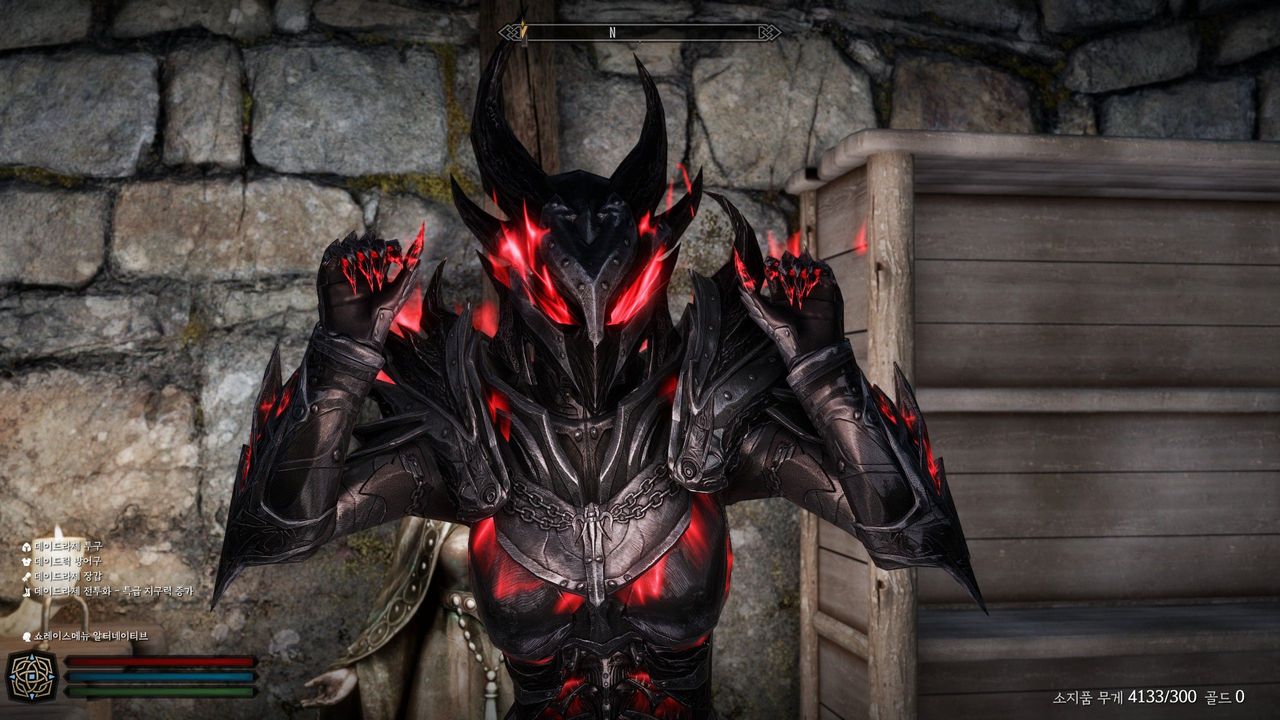Click the ShowRaceMenu Alternative entry

coord(90,635)
